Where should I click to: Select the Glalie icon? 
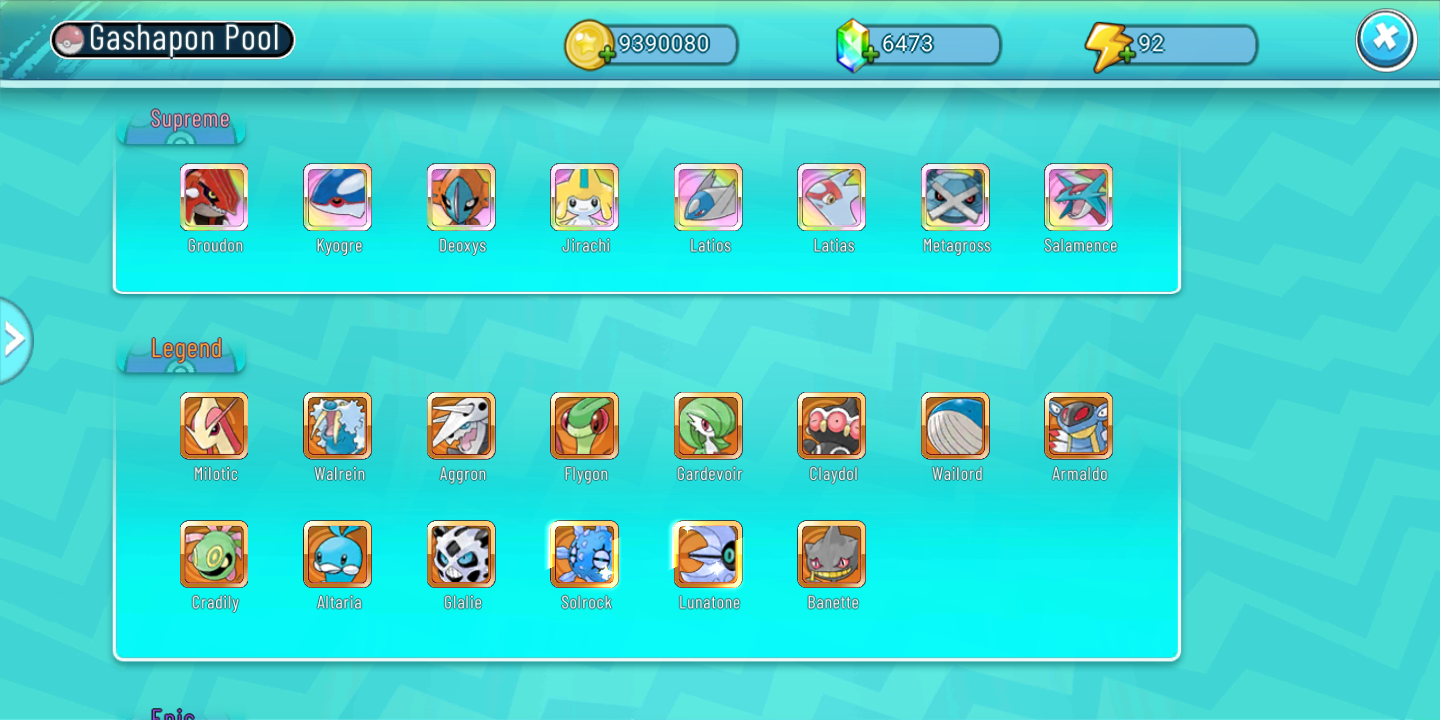(461, 554)
